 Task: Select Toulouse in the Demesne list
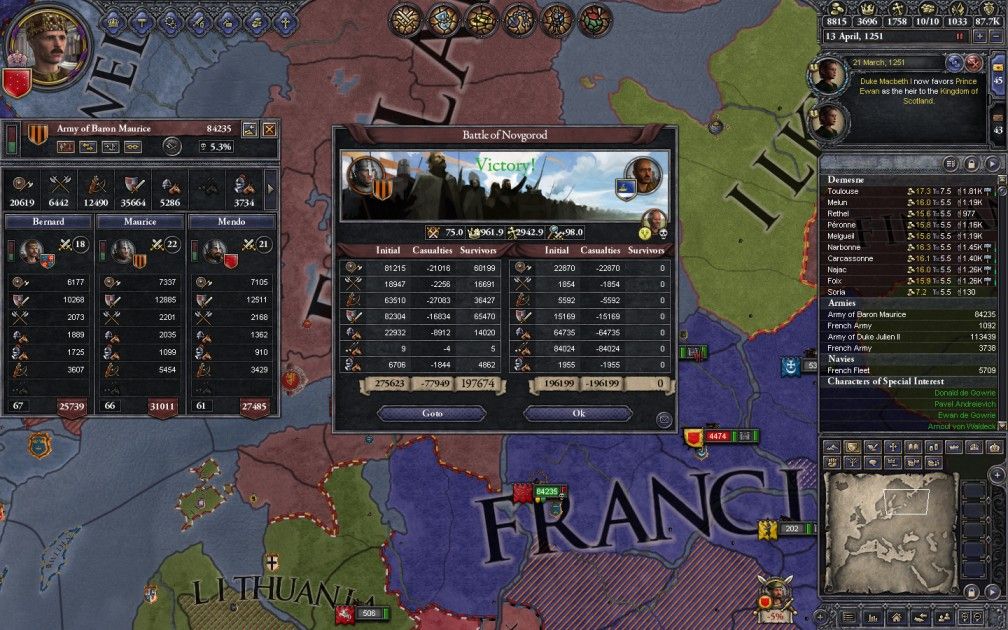pyautogui.click(x=844, y=191)
